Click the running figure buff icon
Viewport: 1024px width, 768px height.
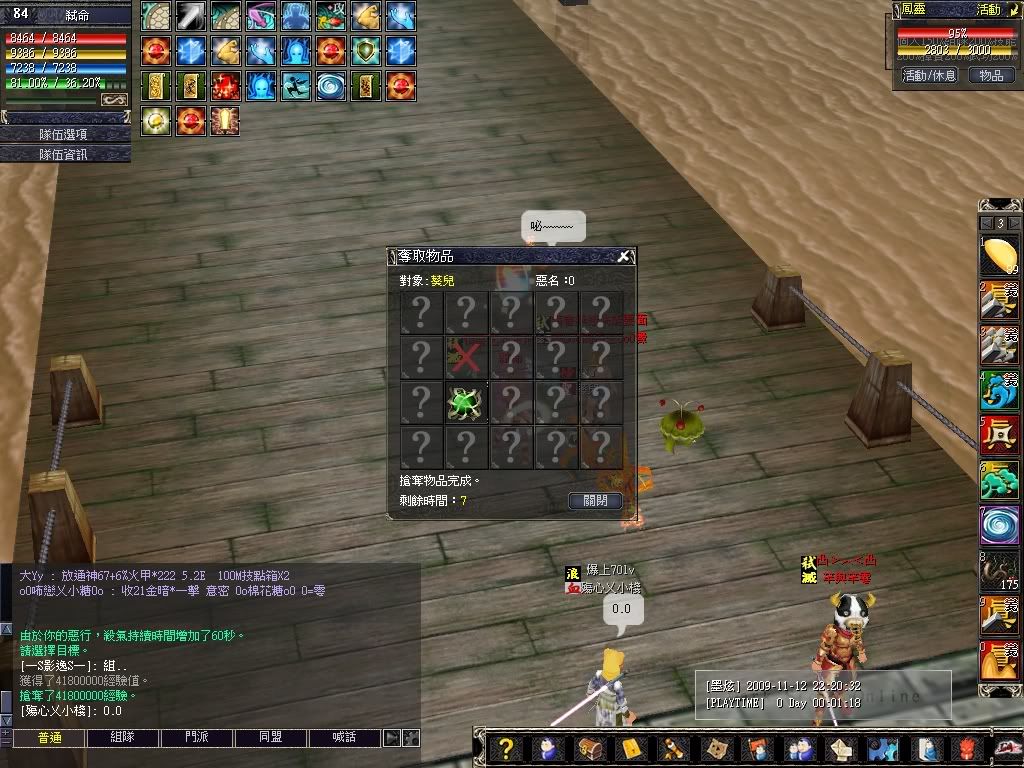[296, 86]
